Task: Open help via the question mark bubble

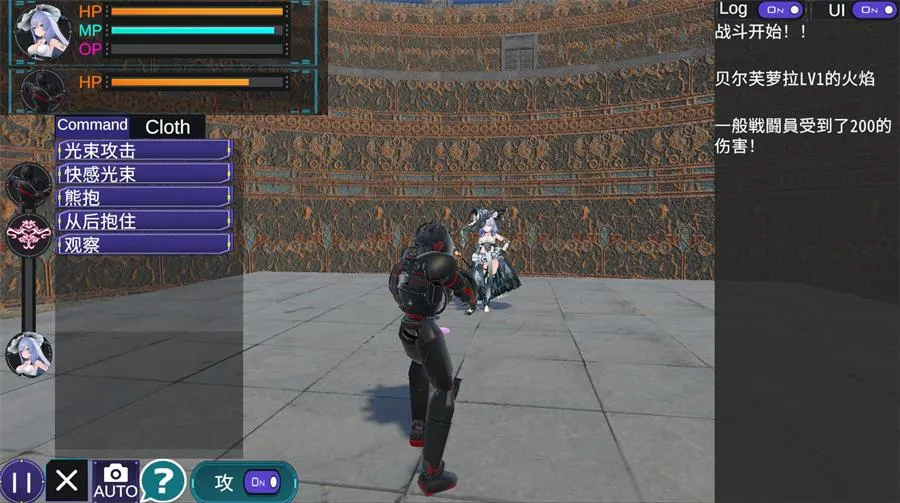Action: click(162, 481)
